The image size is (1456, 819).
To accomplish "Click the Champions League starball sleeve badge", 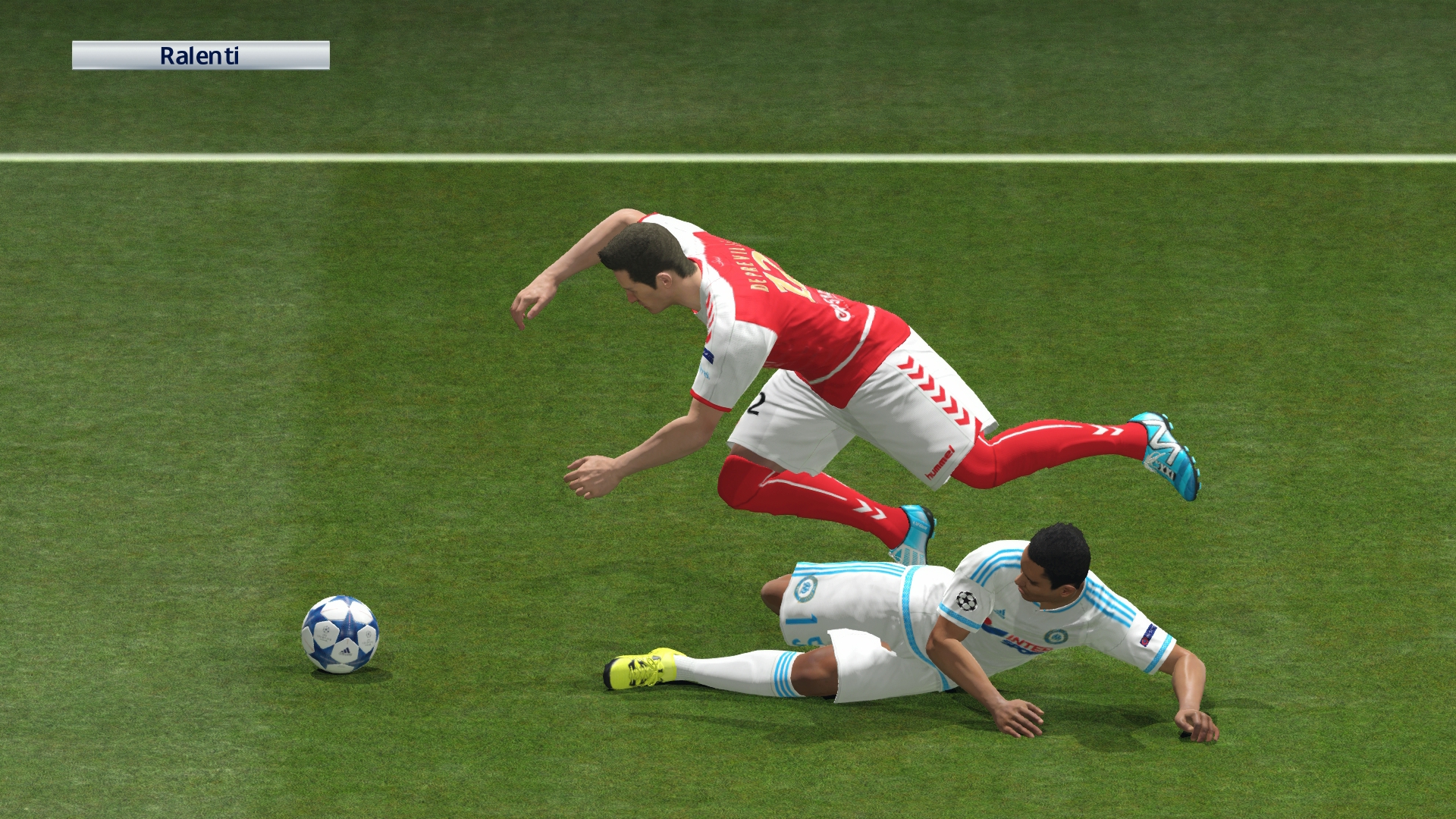I will point(965,602).
